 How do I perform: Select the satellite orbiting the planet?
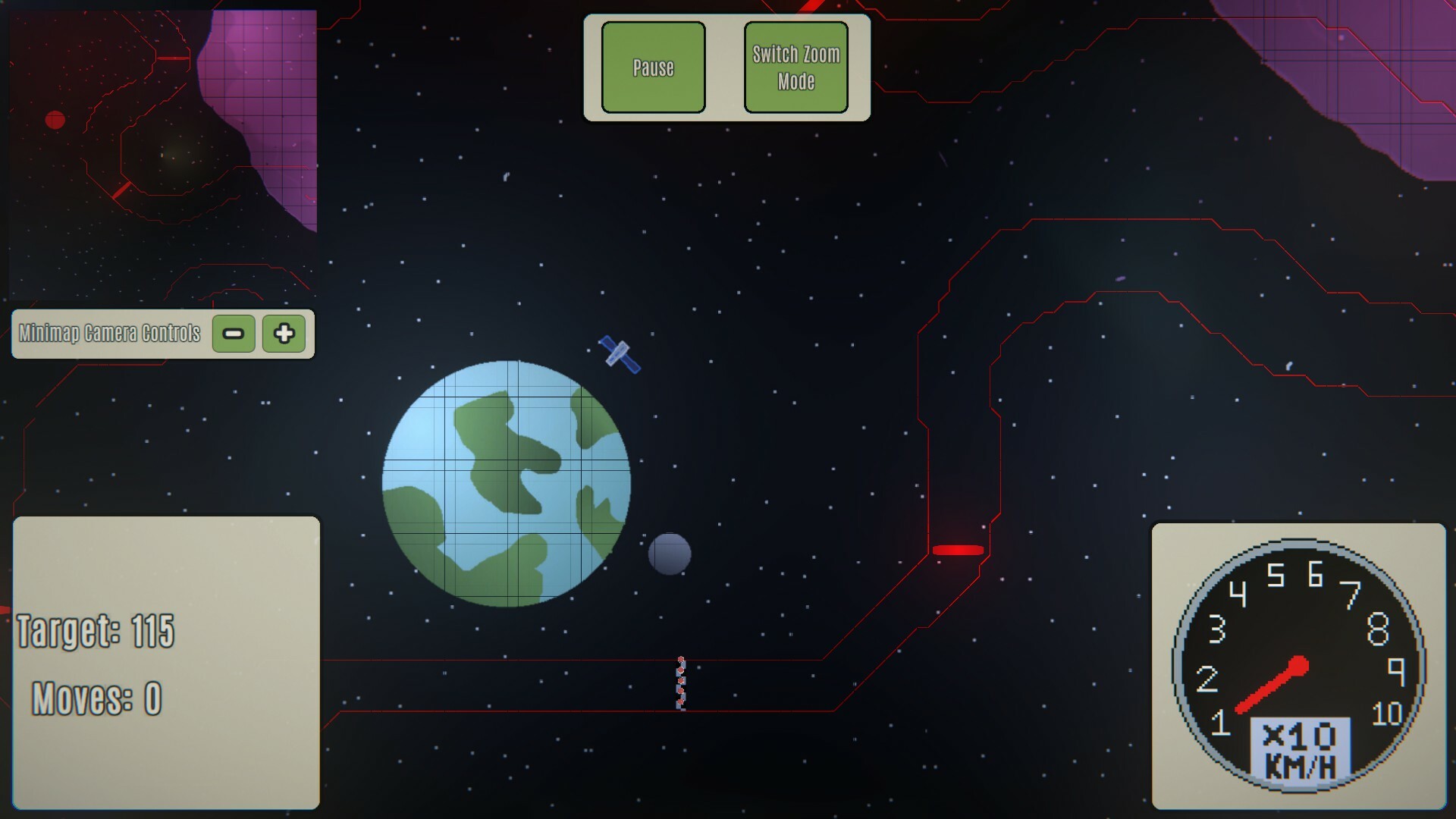617,353
